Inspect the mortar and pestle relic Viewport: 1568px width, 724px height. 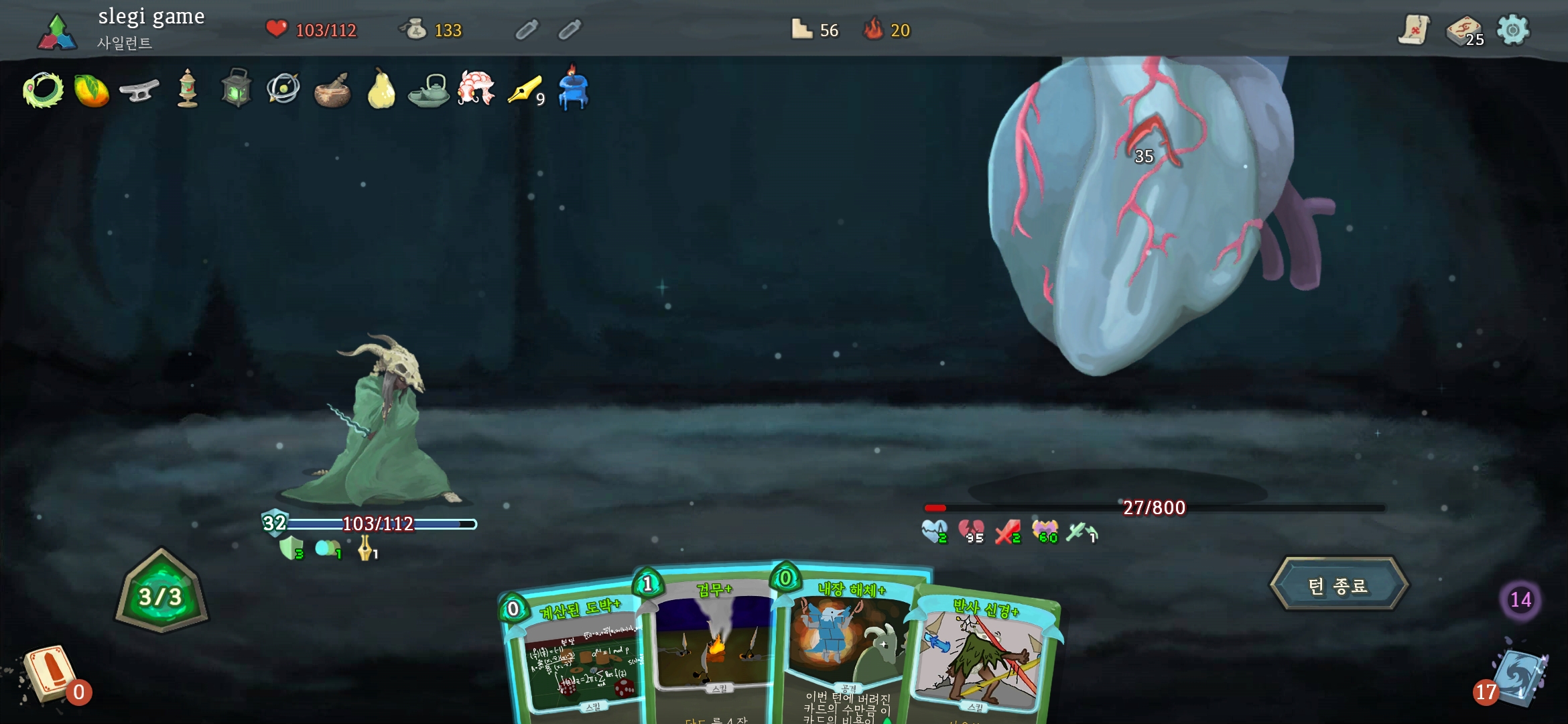click(332, 90)
